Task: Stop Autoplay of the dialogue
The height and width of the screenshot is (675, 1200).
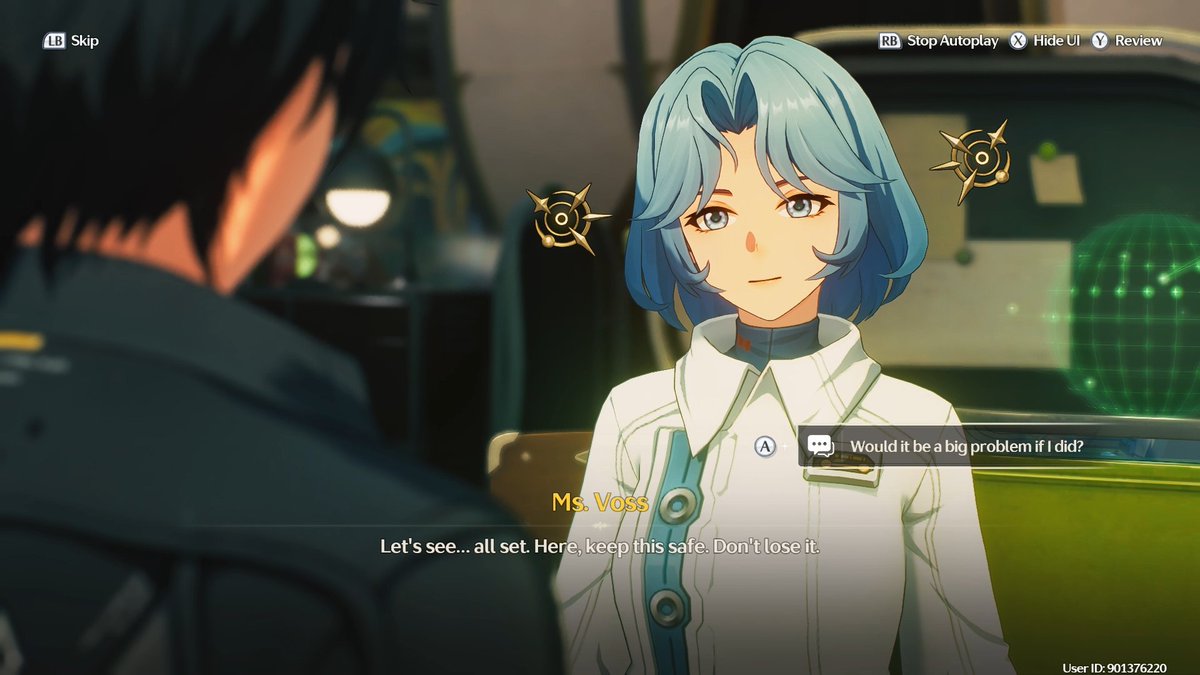Action: (939, 41)
